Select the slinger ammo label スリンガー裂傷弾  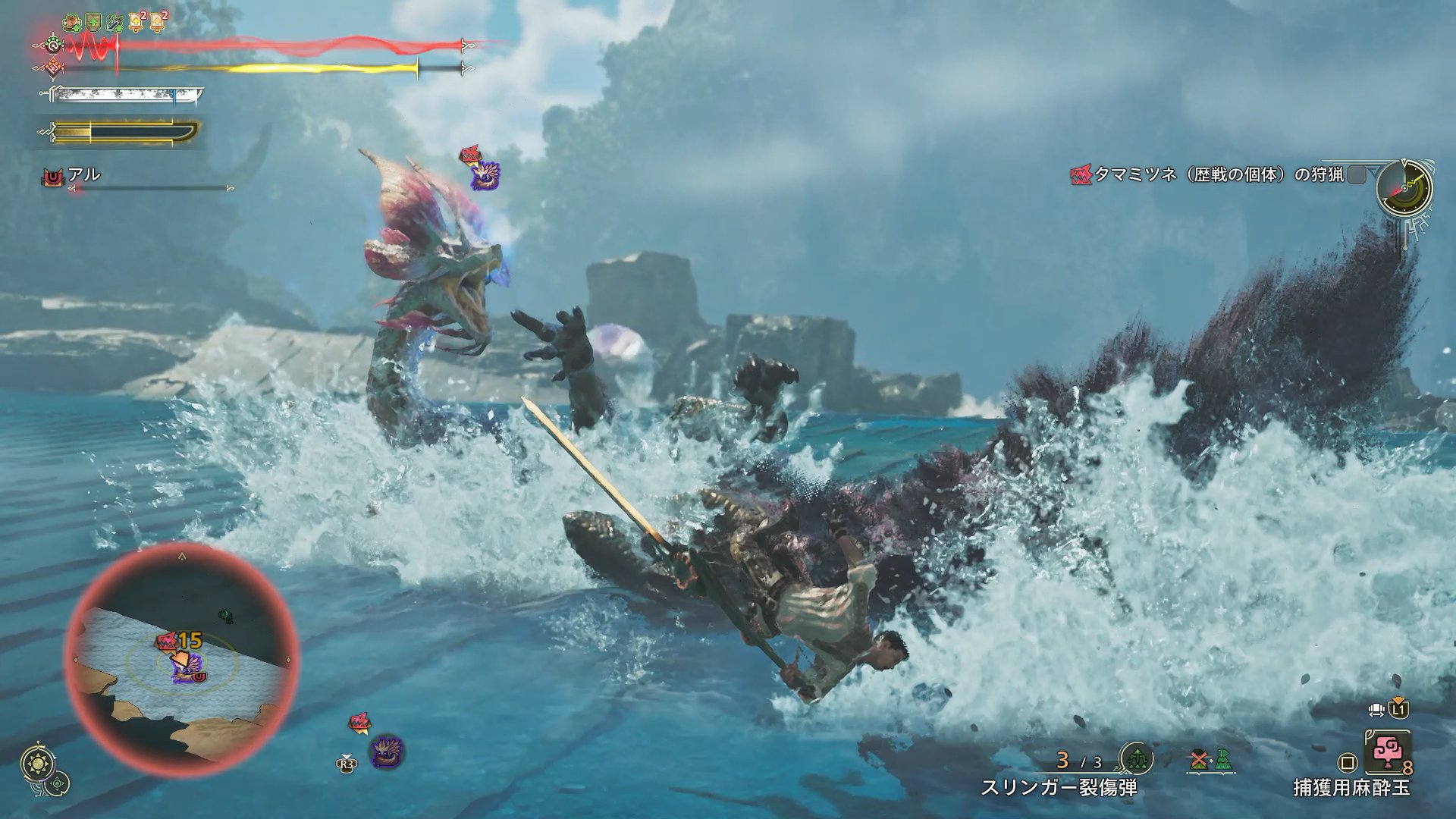tap(1059, 788)
